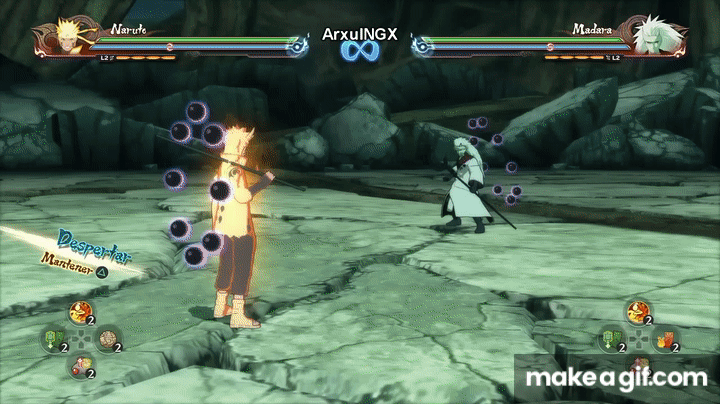
Task: Open the makeagif.com watermark link
Action: tap(617, 378)
